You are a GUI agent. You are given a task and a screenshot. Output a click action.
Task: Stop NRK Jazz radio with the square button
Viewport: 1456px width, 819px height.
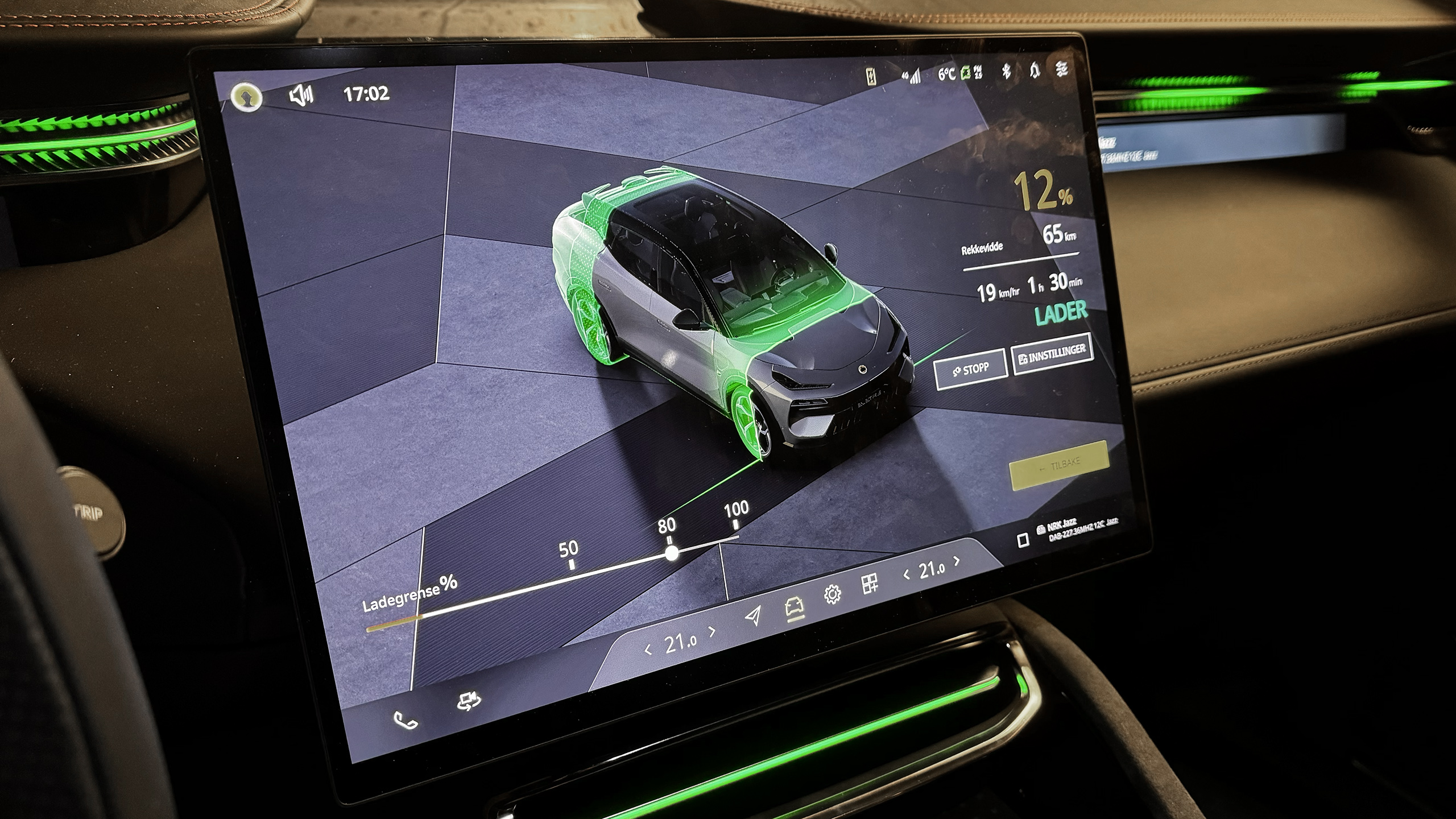[1023, 540]
